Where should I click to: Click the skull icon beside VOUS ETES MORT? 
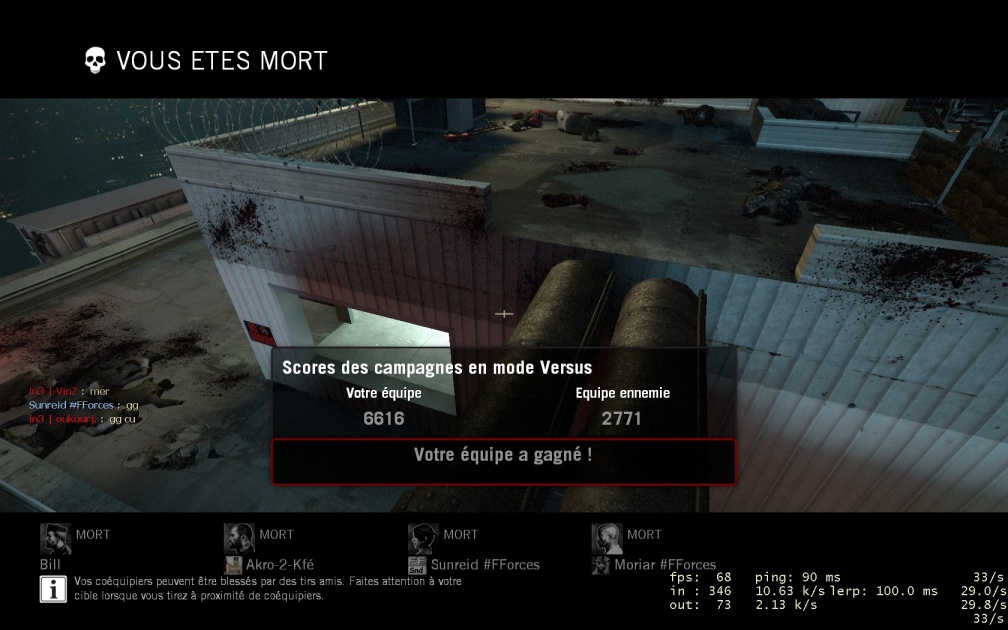tap(94, 60)
